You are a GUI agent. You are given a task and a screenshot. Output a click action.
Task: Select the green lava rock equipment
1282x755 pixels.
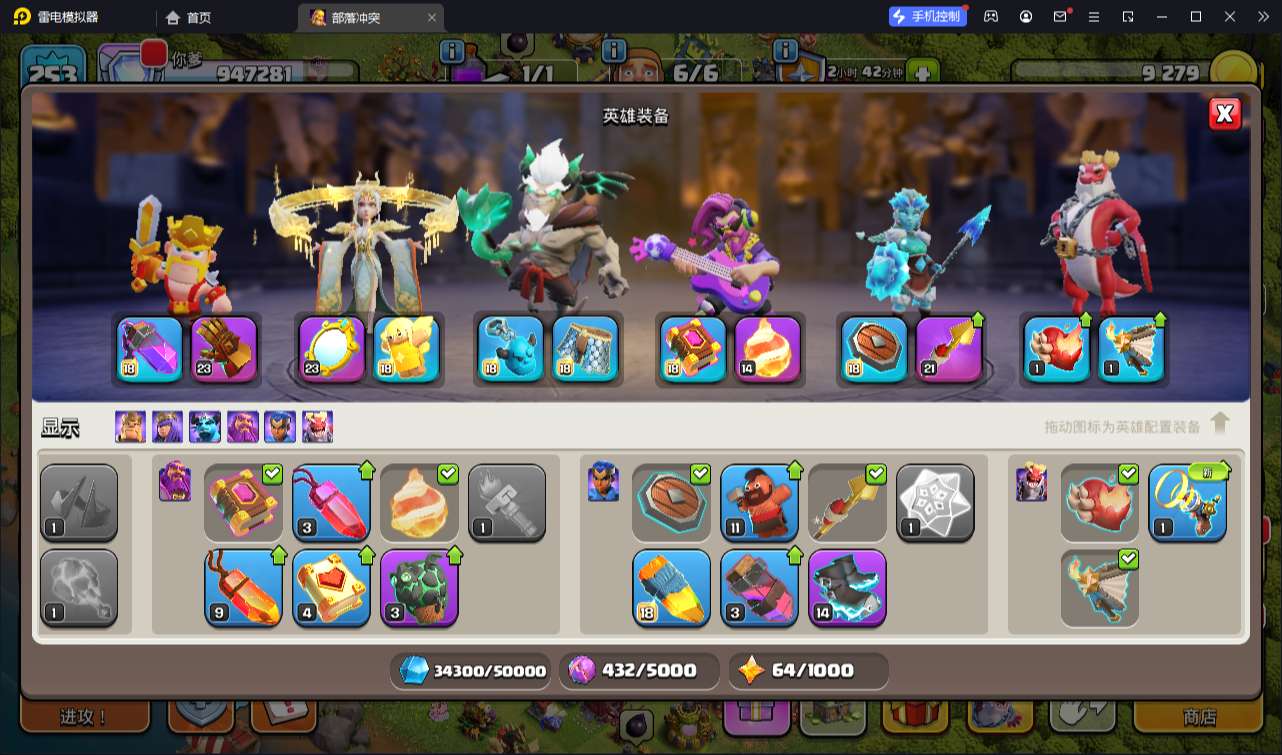pyautogui.click(x=419, y=588)
